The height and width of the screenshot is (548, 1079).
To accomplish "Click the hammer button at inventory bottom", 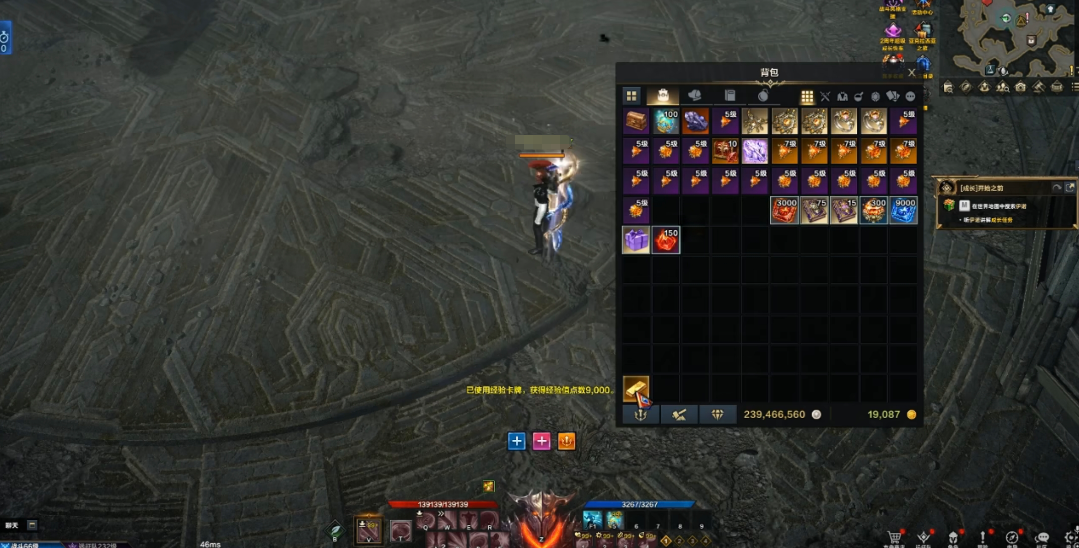I will [x=679, y=414].
